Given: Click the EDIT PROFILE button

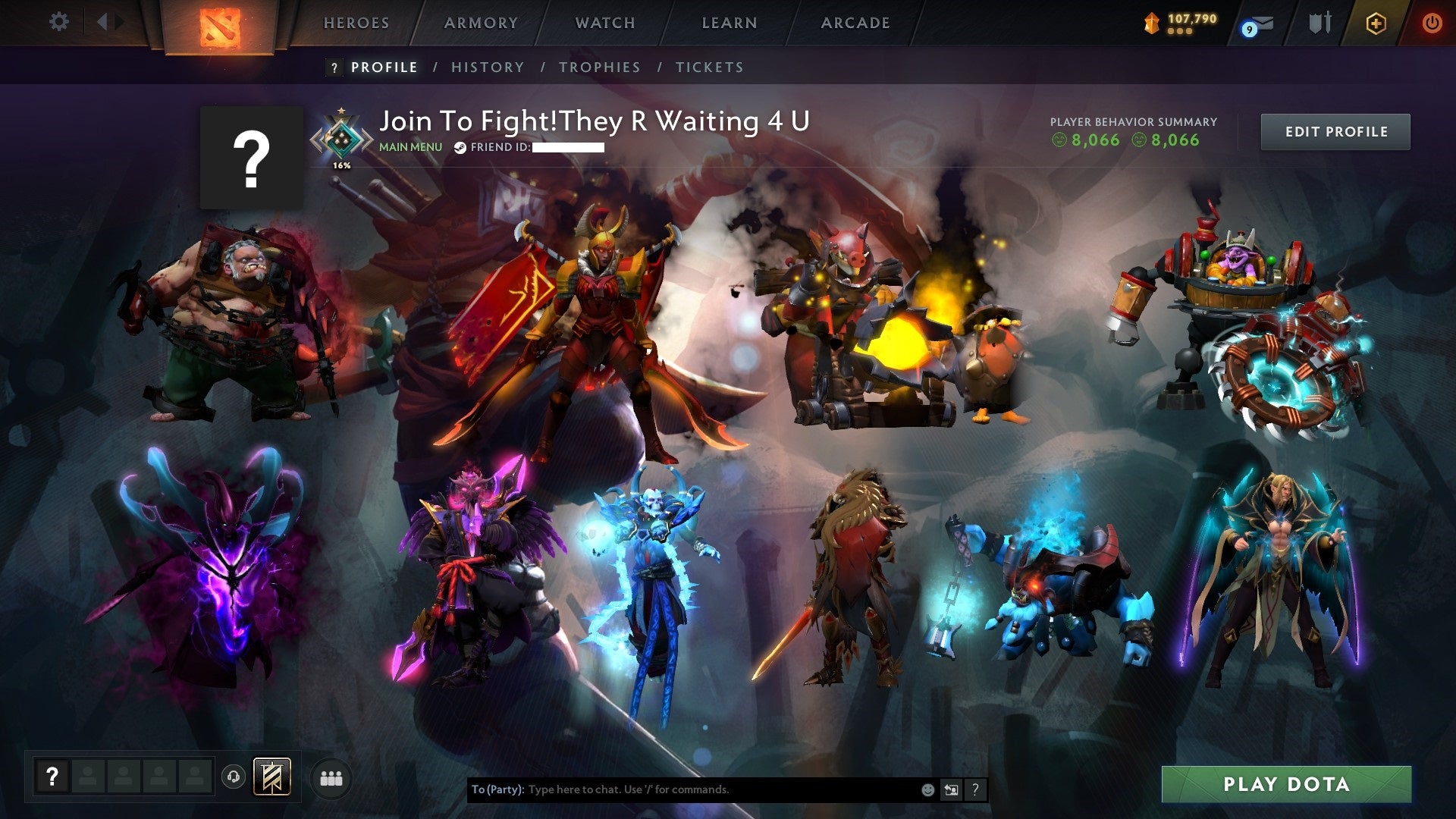Looking at the screenshot, I should (1335, 131).
